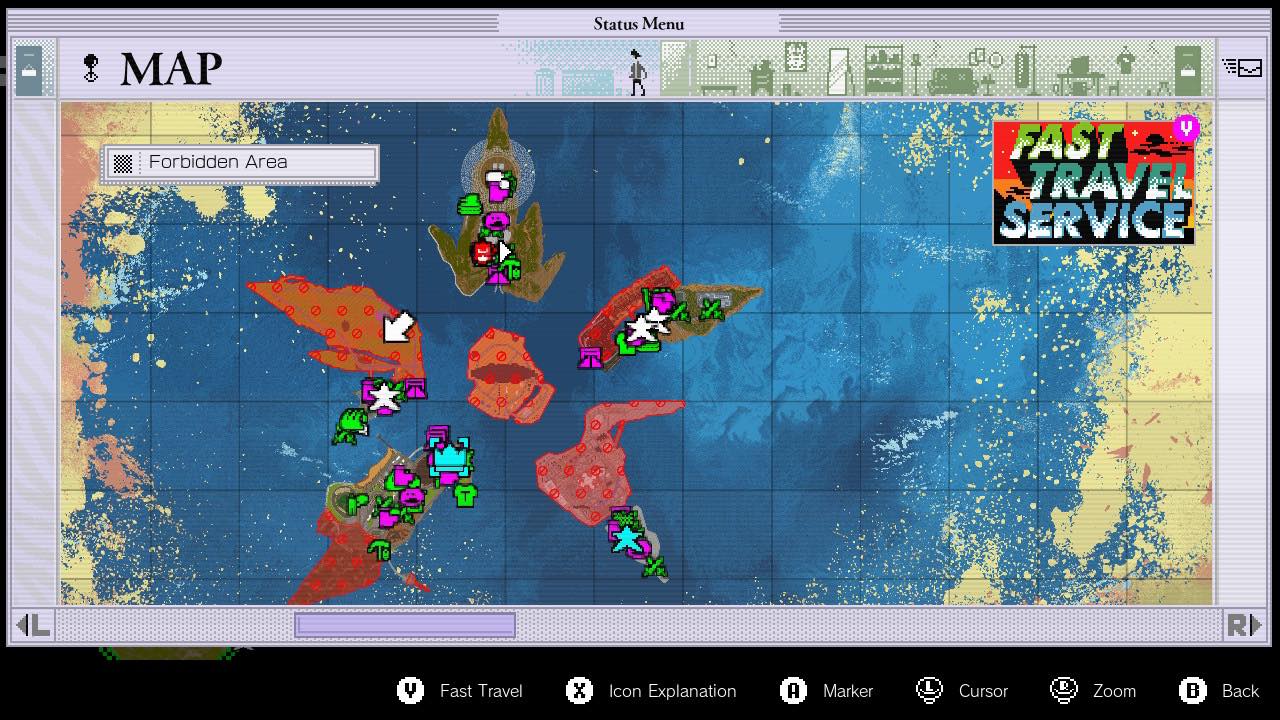Open the green T-shirt clothing shop icon
This screenshot has height=720, width=1280.
[465, 496]
